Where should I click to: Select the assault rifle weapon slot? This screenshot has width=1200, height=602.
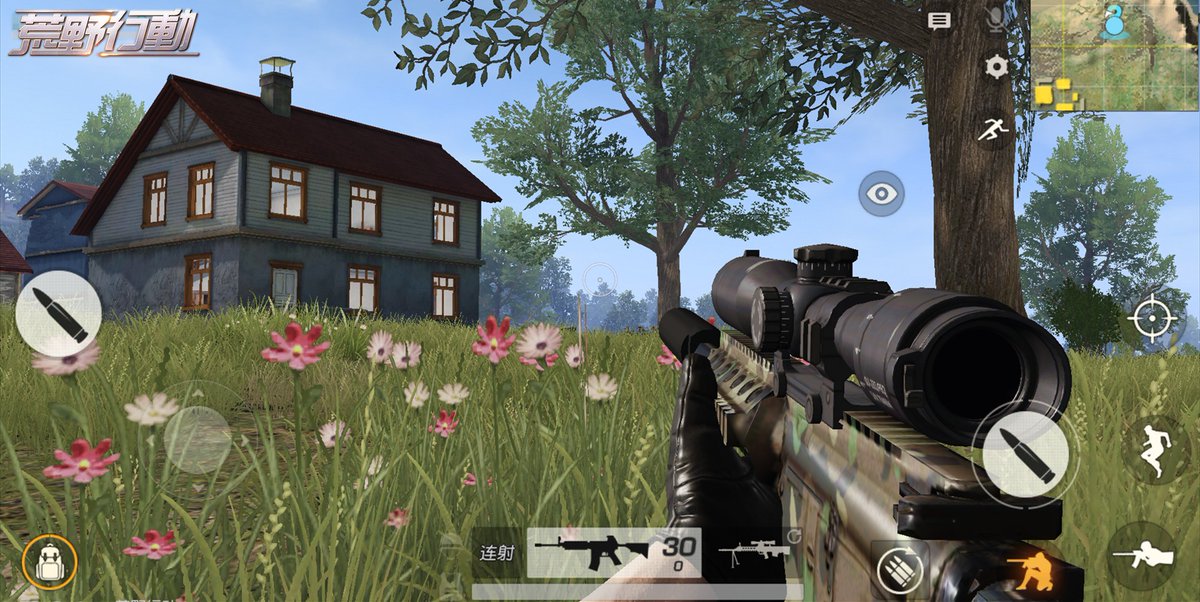point(612,552)
